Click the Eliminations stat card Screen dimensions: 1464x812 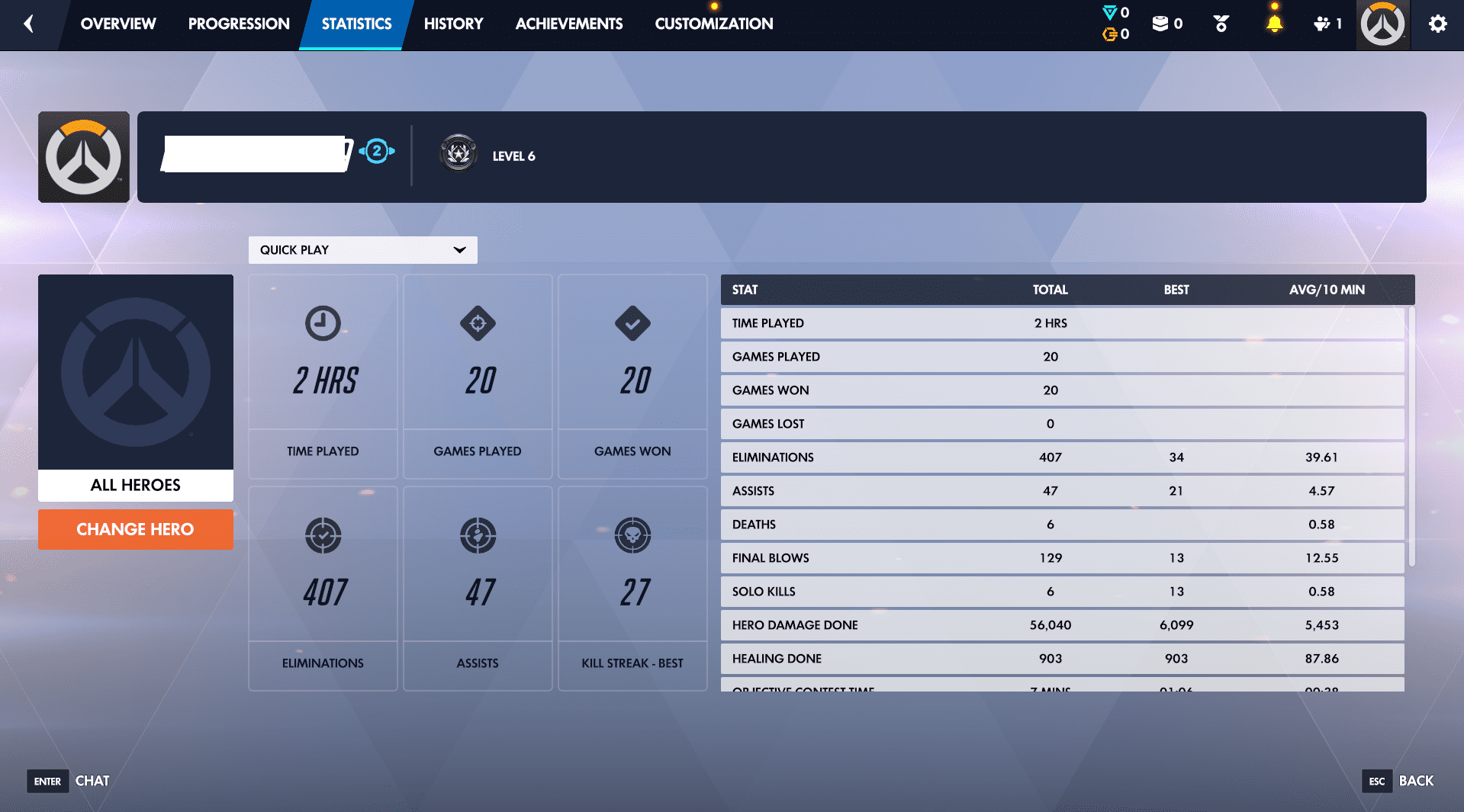point(322,587)
